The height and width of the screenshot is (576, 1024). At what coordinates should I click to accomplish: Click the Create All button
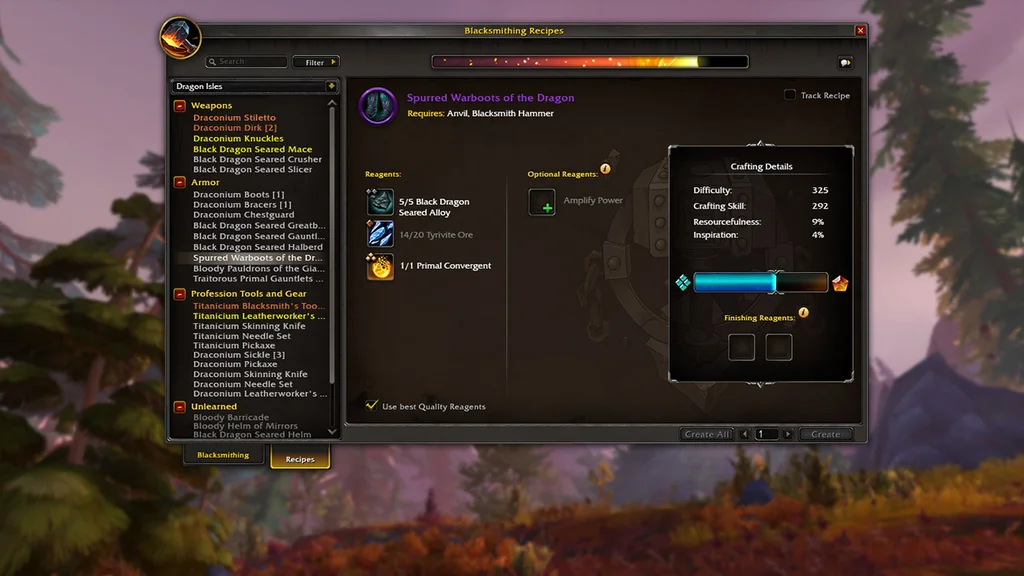coord(707,435)
